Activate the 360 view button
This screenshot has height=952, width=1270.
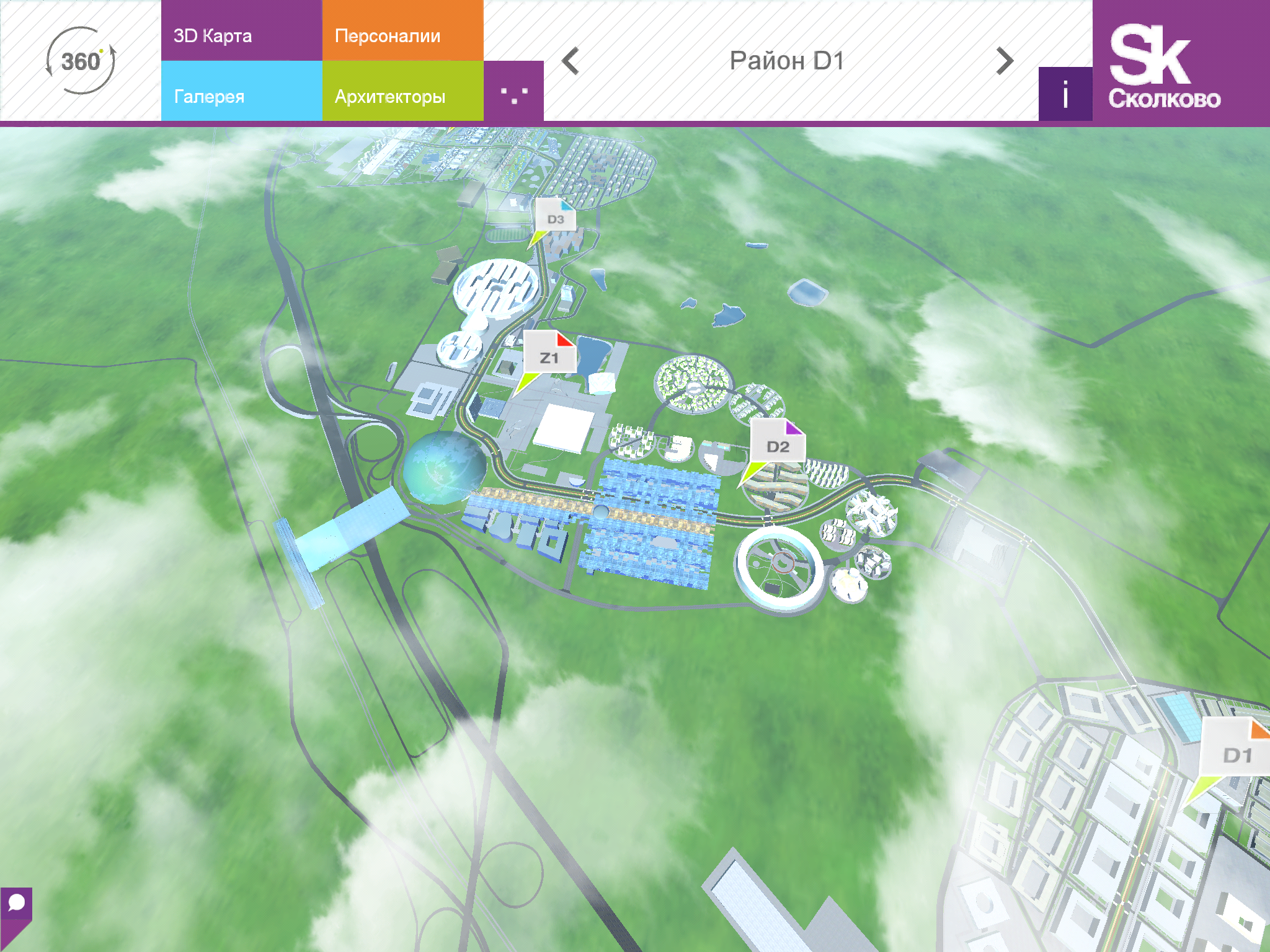[81, 61]
